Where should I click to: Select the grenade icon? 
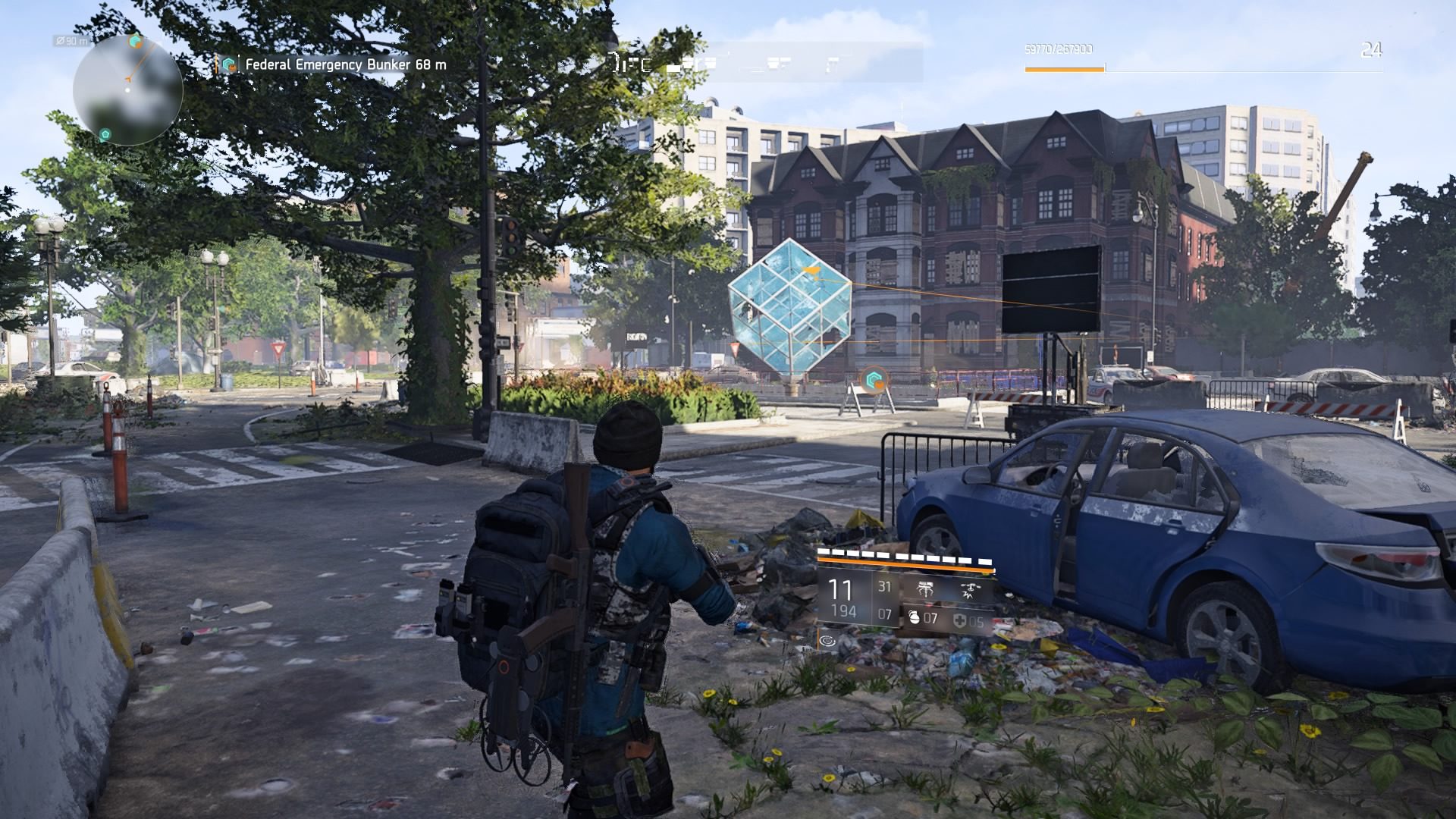[x=914, y=618]
